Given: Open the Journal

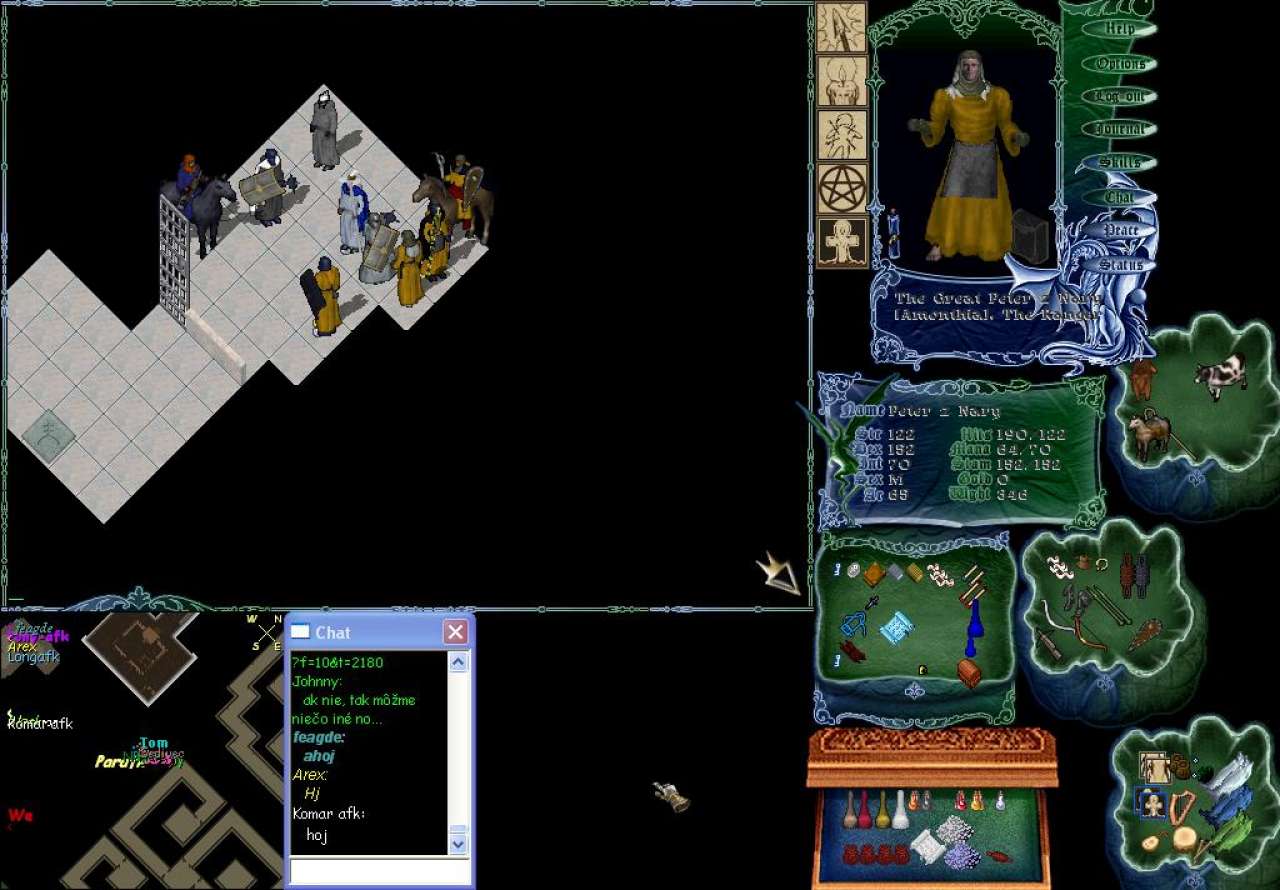Looking at the screenshot, I should click(x=1119, y=130).
